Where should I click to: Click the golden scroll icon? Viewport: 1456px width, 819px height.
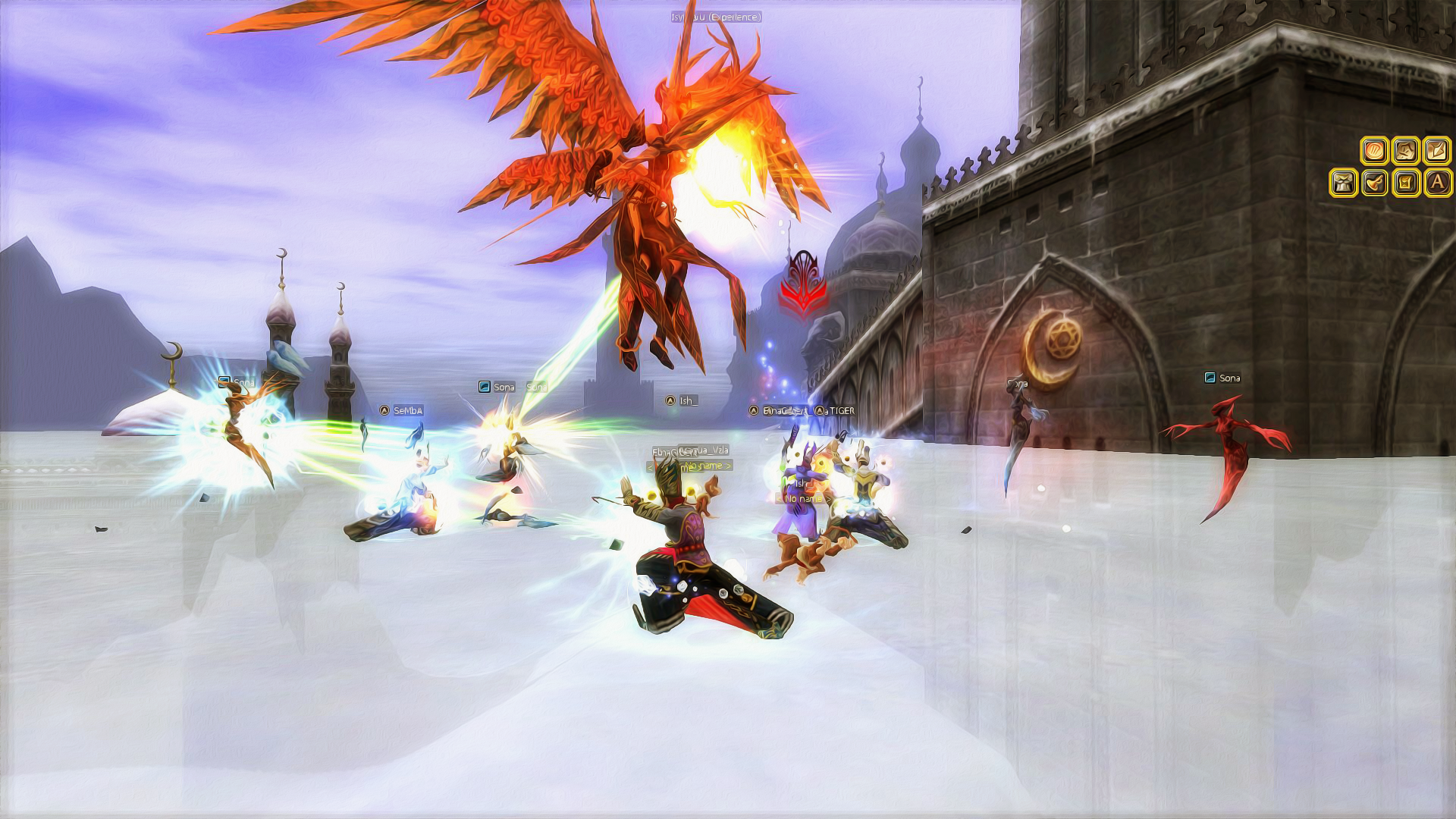(x=1405, y=183)
